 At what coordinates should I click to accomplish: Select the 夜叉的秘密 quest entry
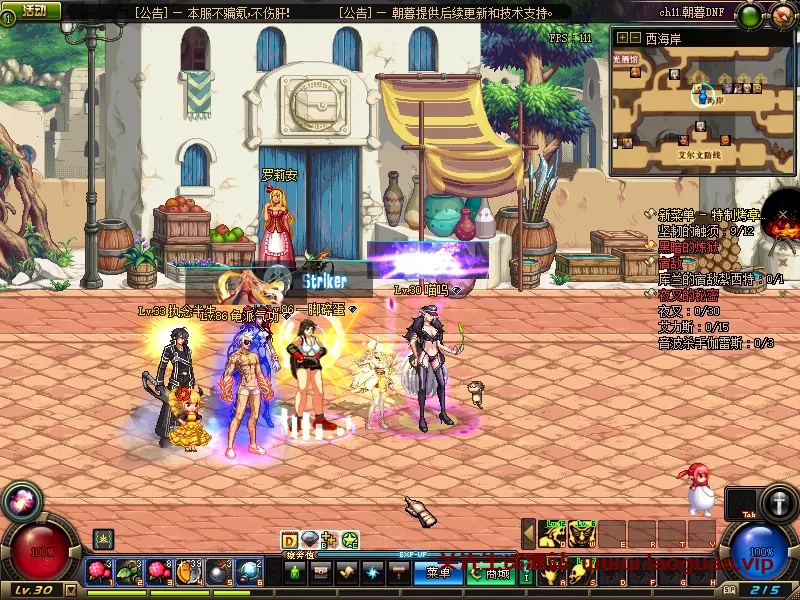click(x=687, y=296)
